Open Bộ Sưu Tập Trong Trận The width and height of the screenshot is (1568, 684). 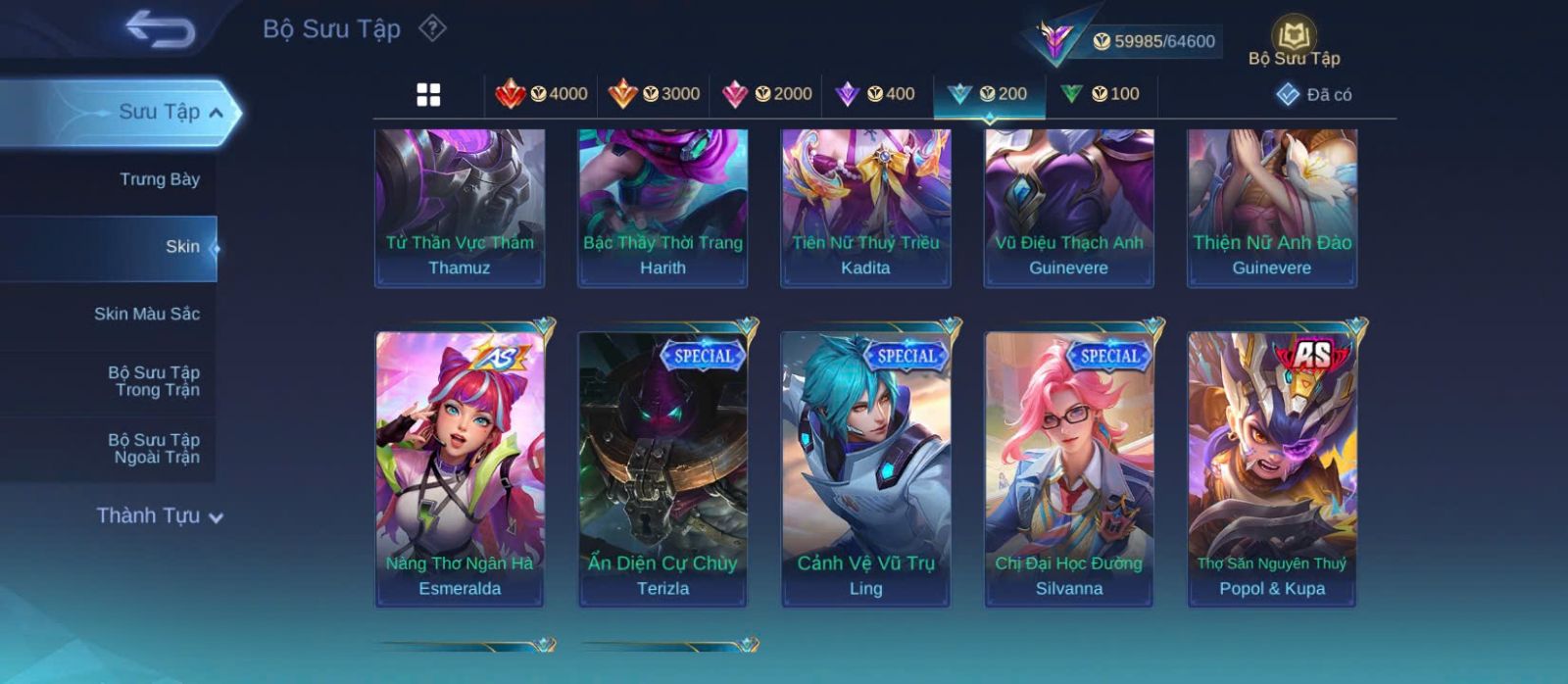[x=153, y=381]
